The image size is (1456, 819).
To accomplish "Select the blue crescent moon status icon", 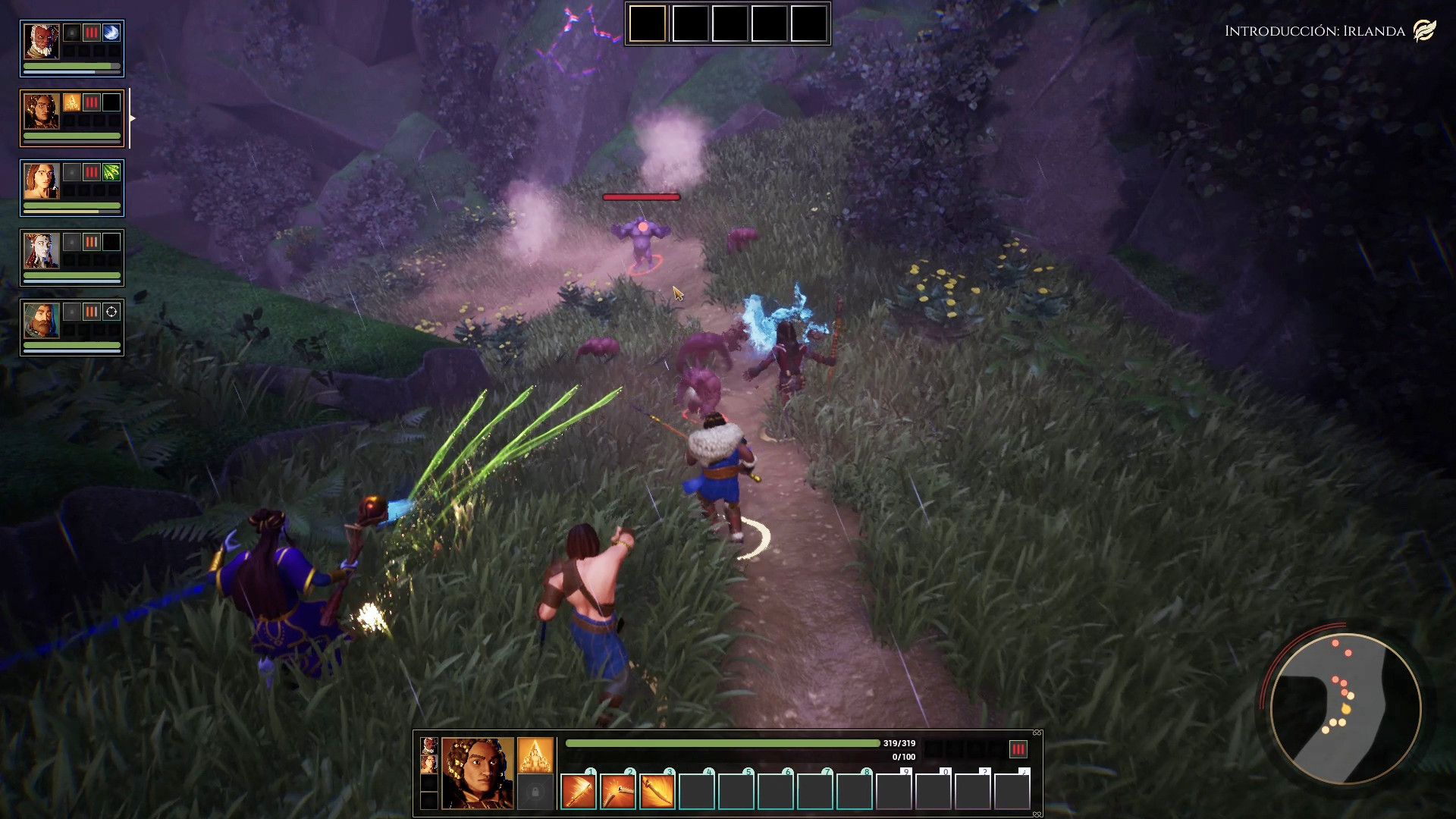I will click(110, 33).
